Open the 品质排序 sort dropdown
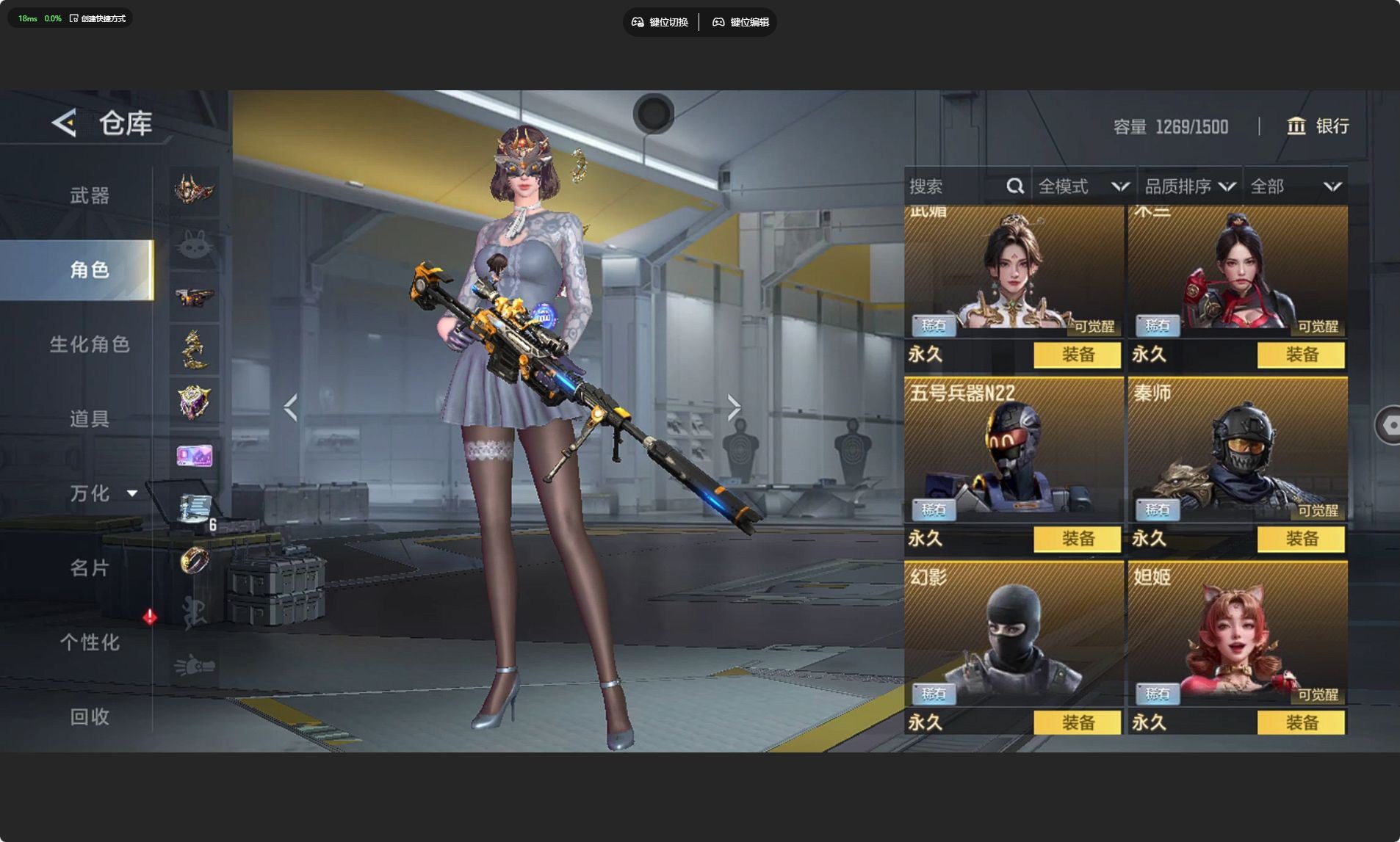1400x842 pixels. click(1189, 186)
